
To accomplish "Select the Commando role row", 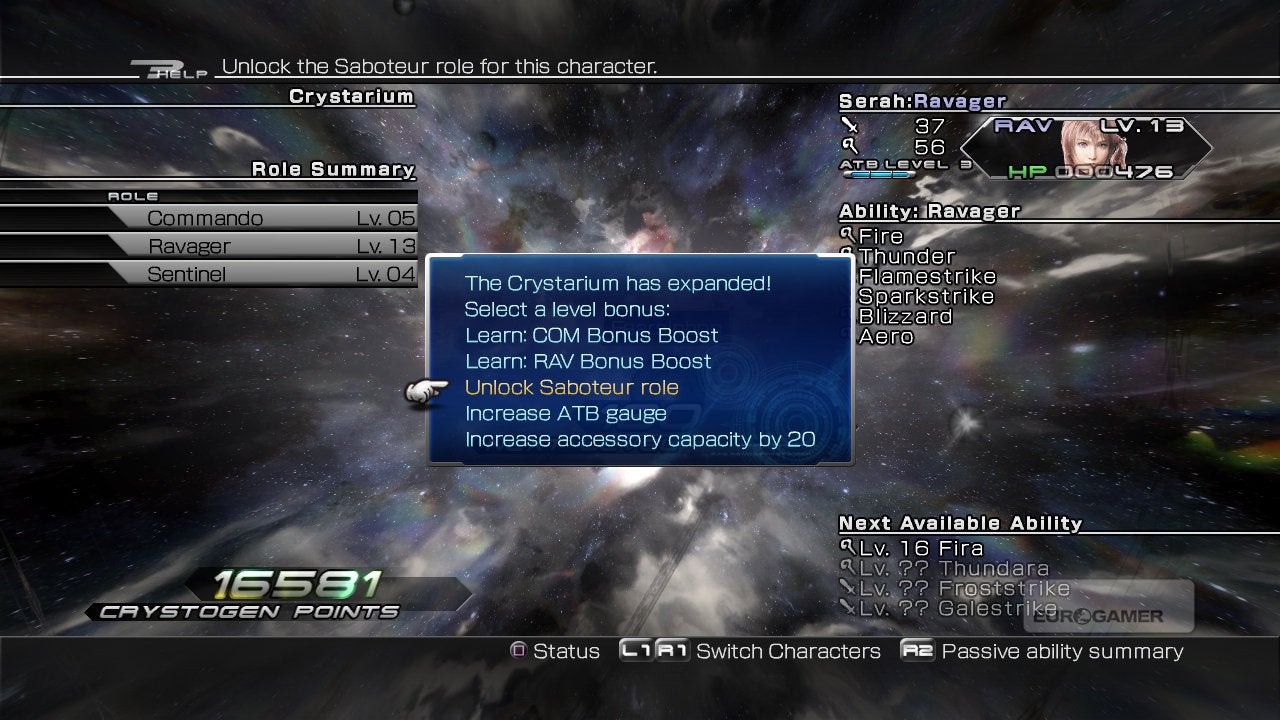I will [x=260, y=218].
